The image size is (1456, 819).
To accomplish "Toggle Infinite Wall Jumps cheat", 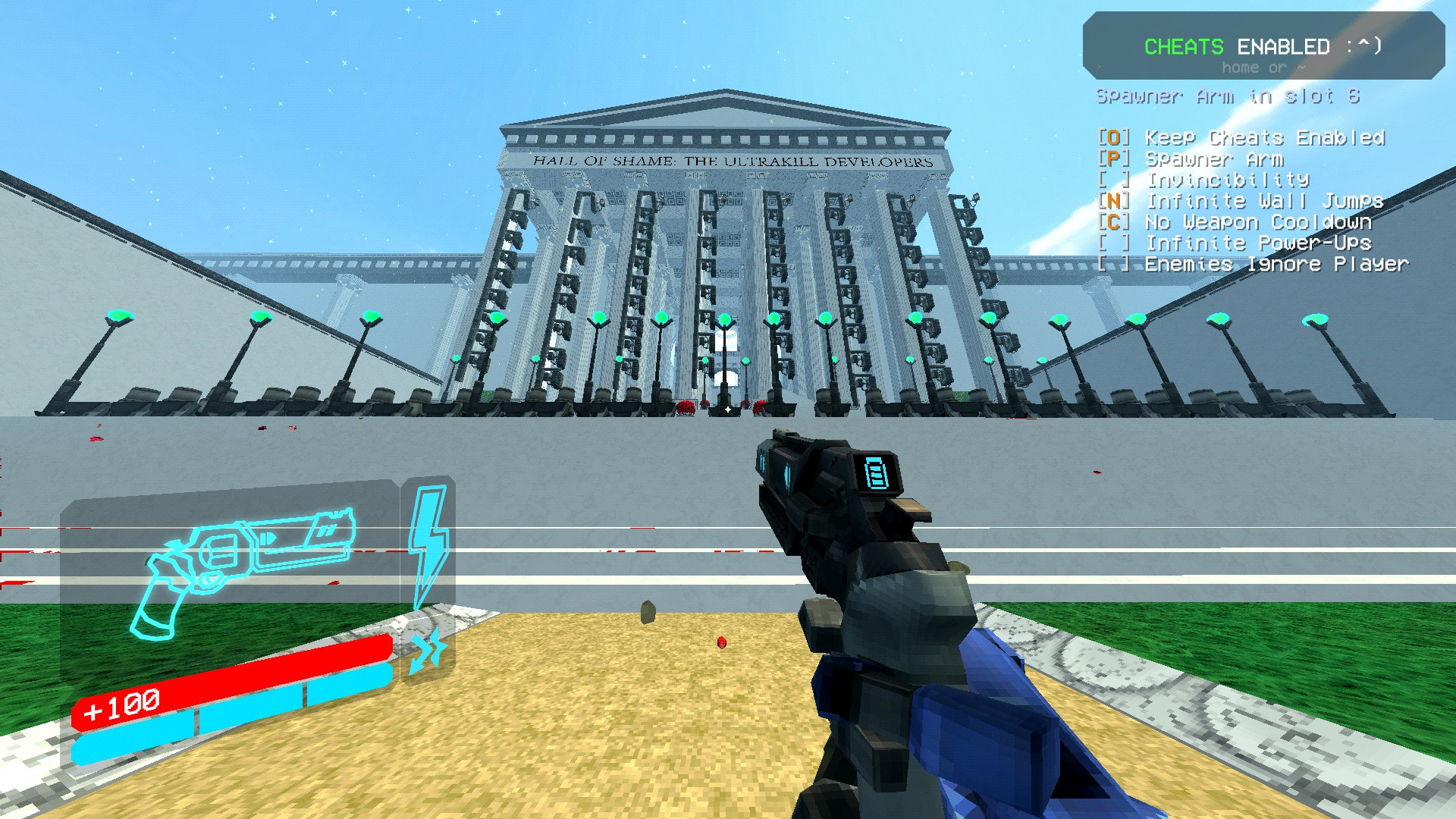I will pyautogui.click(x=1264, y=201).
